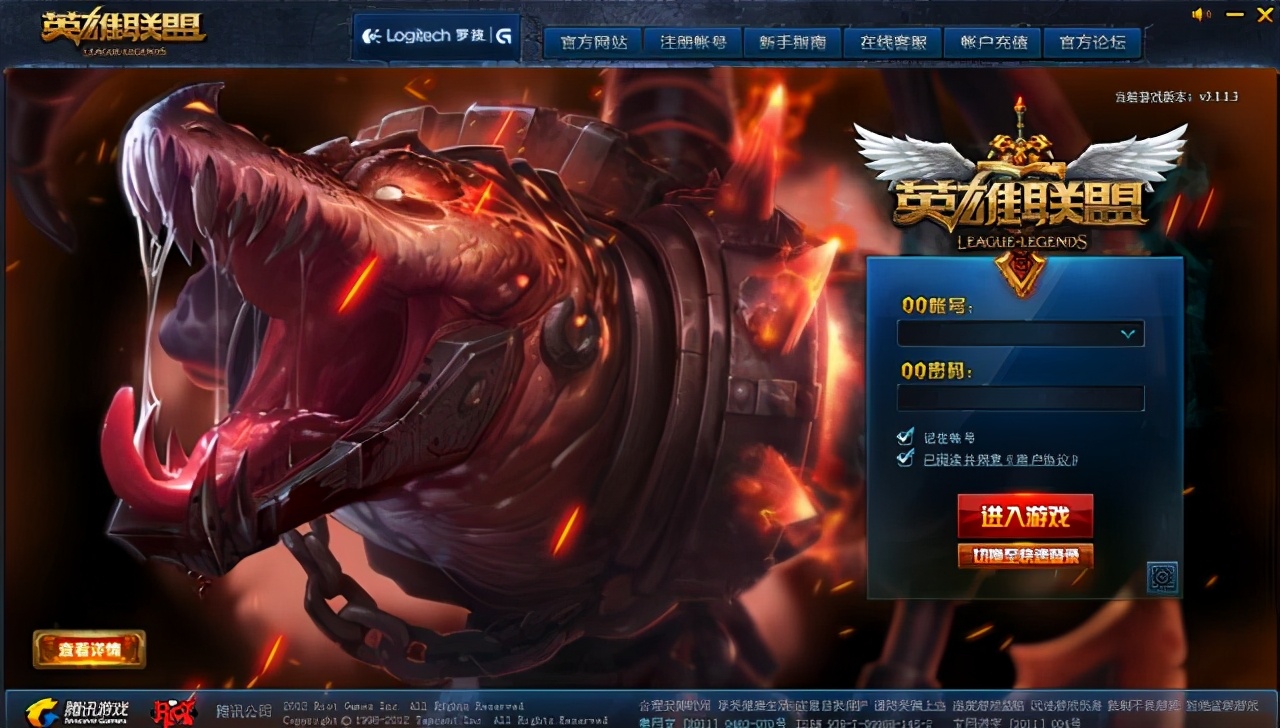Click the 查看详情 view details button at bottom-left
The width and height of the screenshot is (1280, 728).
point(88,649)
